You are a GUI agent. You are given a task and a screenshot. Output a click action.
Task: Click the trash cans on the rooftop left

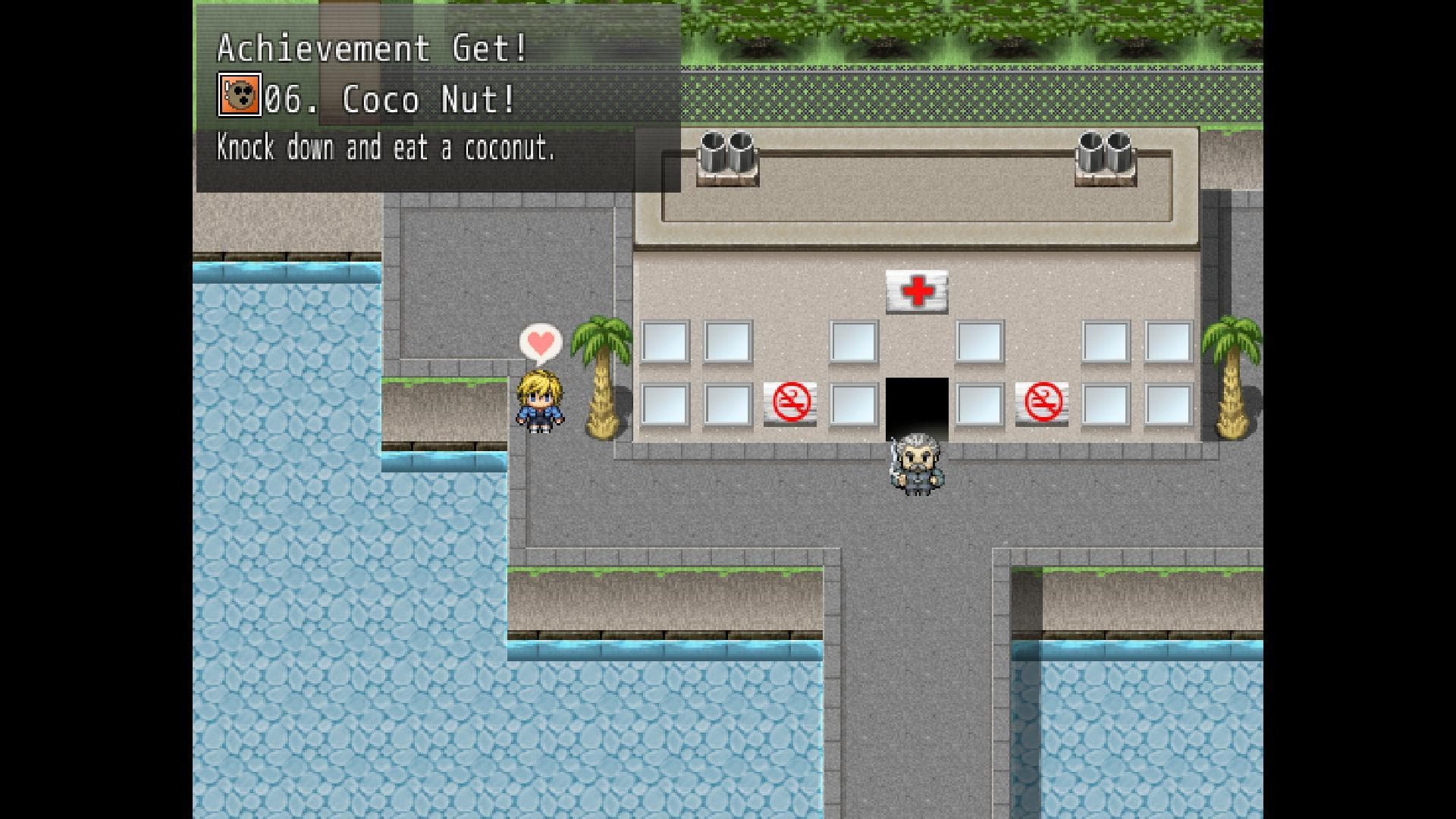tap(726, 152)
